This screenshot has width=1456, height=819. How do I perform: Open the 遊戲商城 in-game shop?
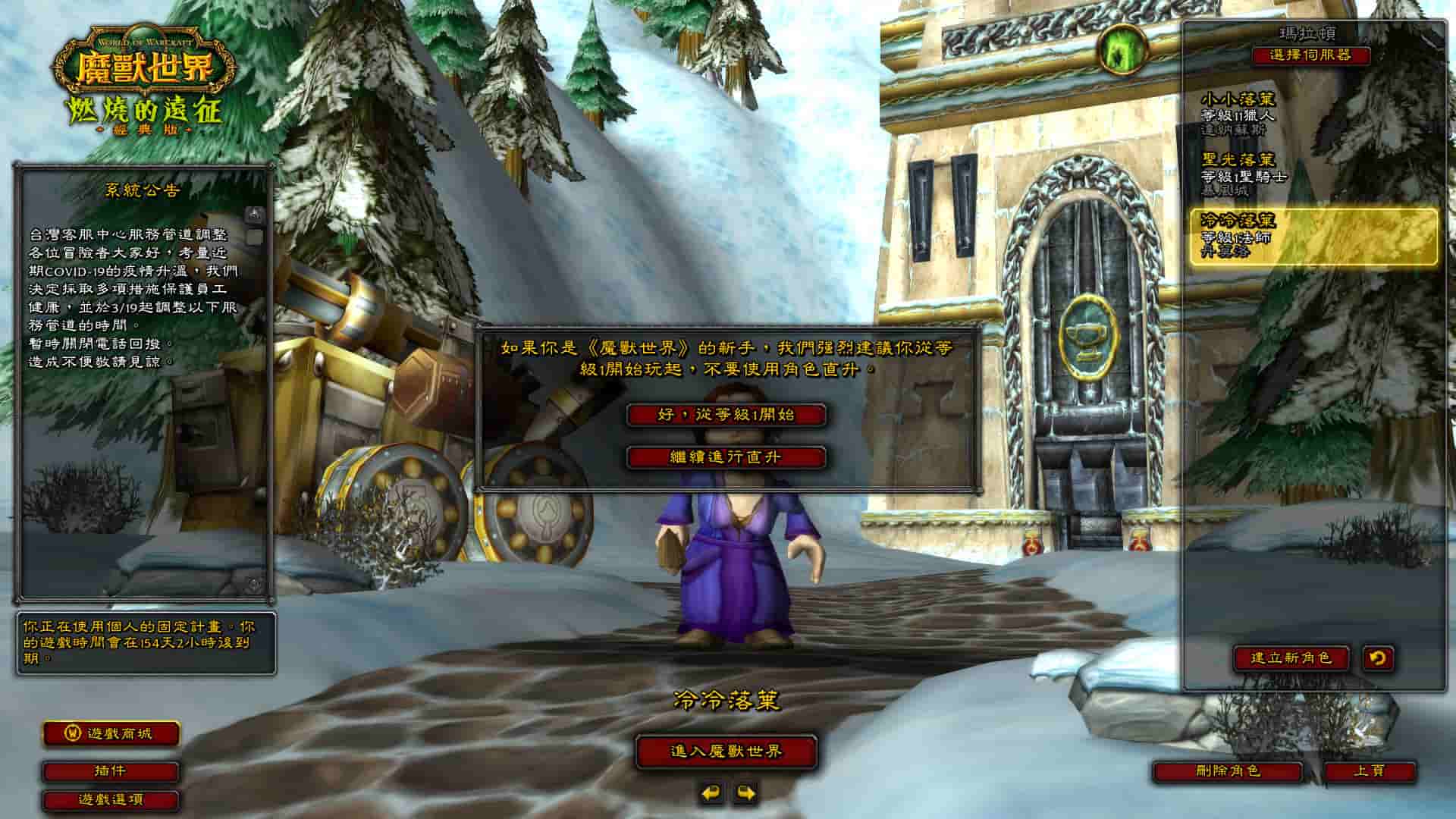111,733
